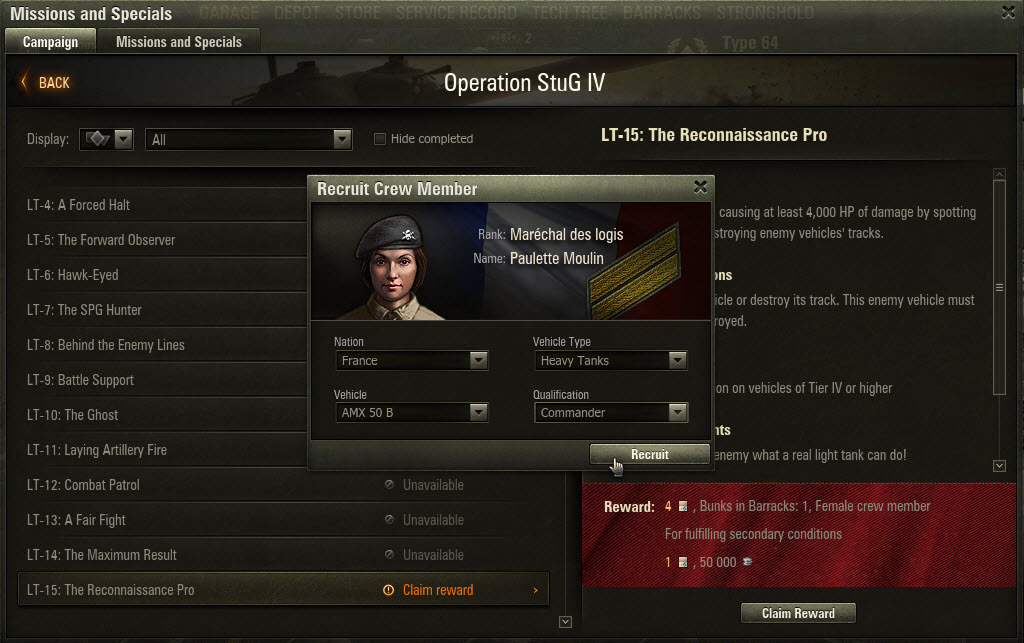The image size is (1024, 643).
Task: Switch to Missions and Specials tab
Action: (x=178, y=42)
